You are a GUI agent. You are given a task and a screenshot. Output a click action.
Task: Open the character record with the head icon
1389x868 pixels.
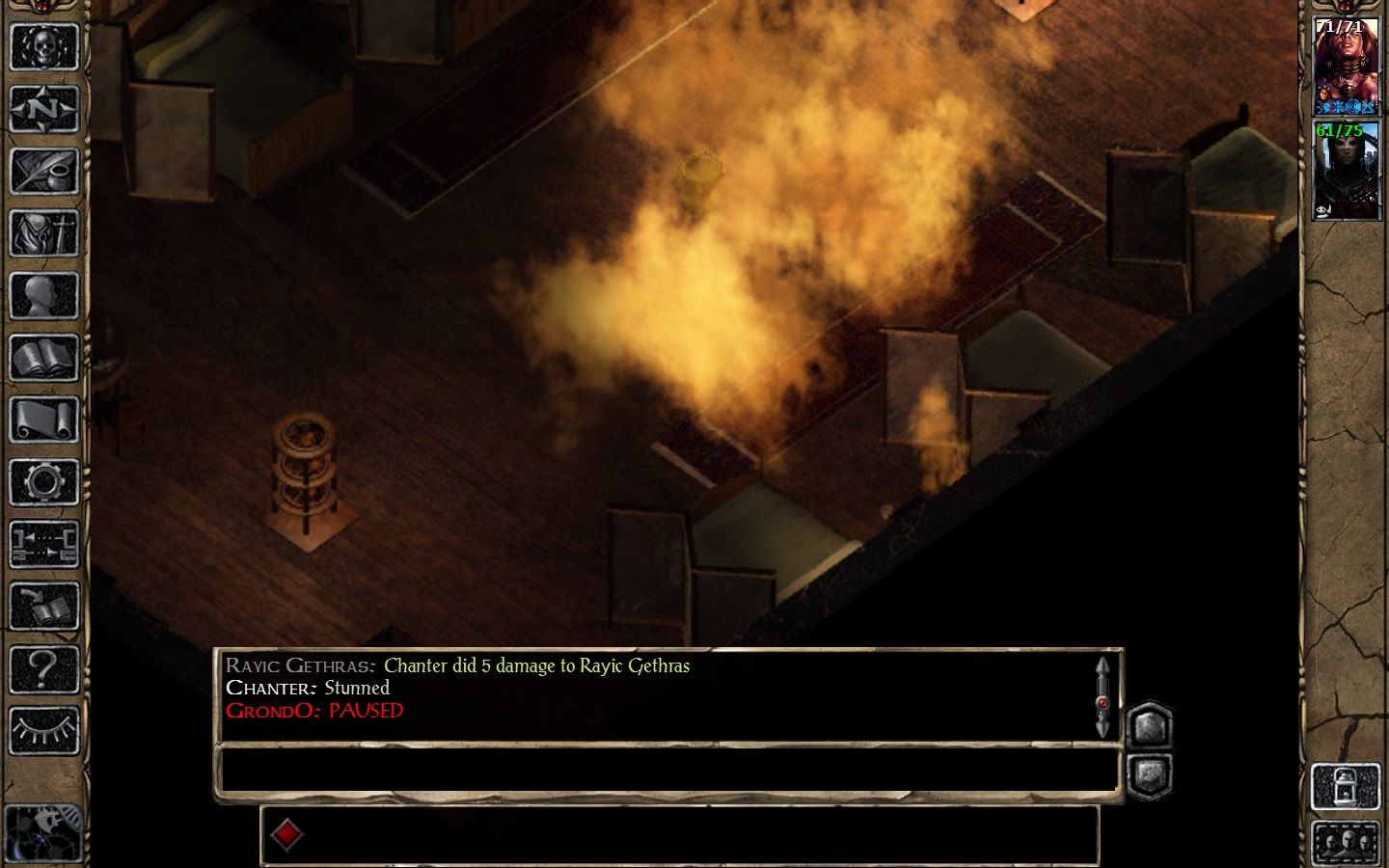click(43, 296)
